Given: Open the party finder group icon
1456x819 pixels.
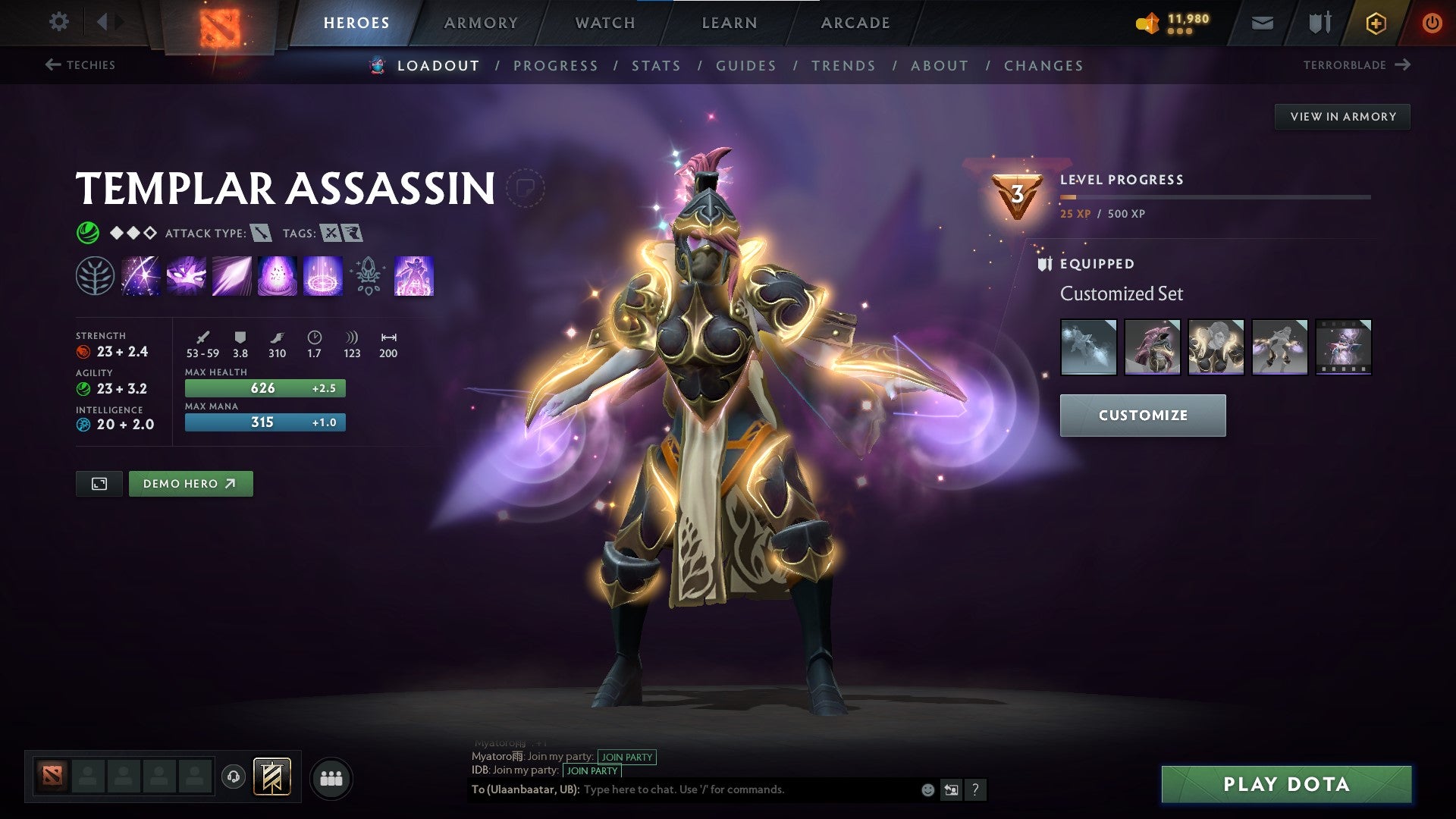Looking at the screenshot, I should (331, 777).
